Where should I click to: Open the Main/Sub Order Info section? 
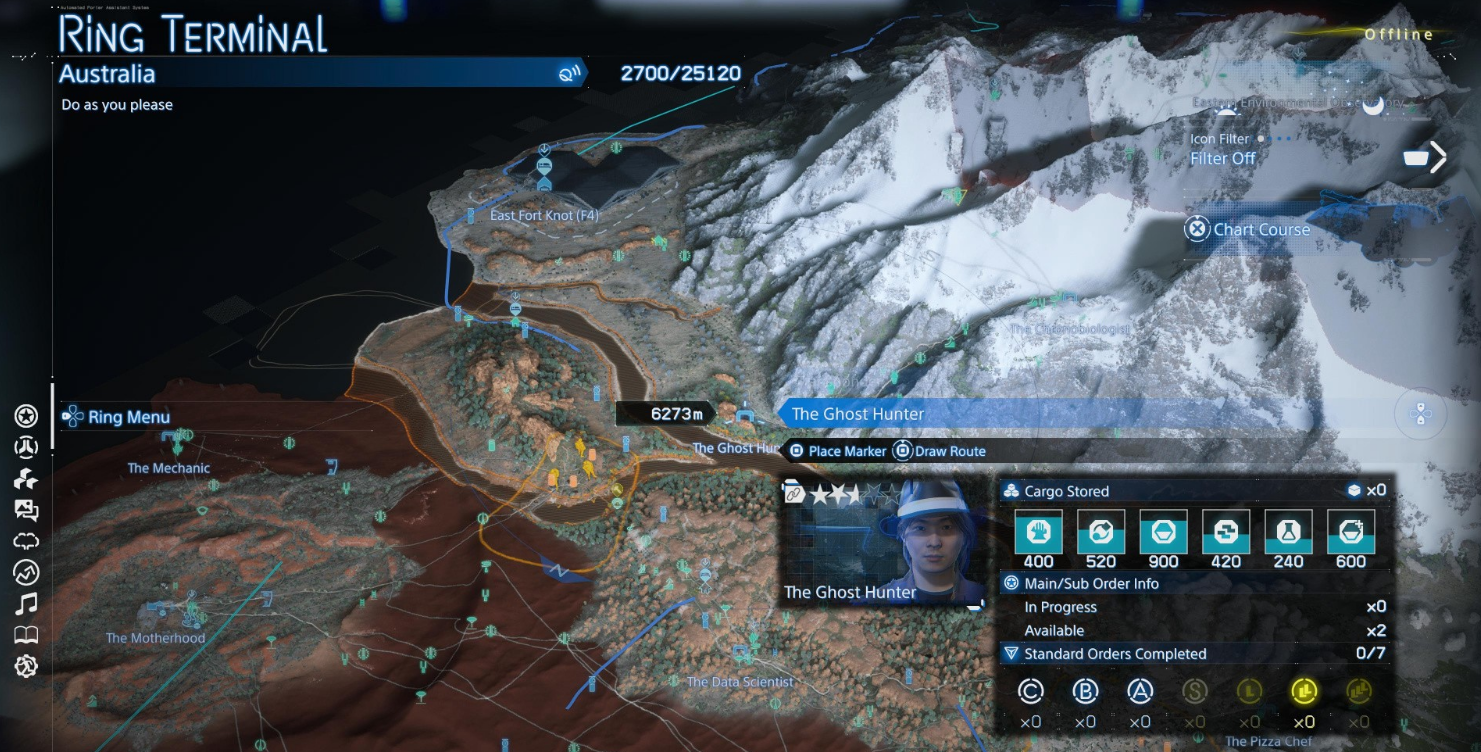tap(1091, 583)
